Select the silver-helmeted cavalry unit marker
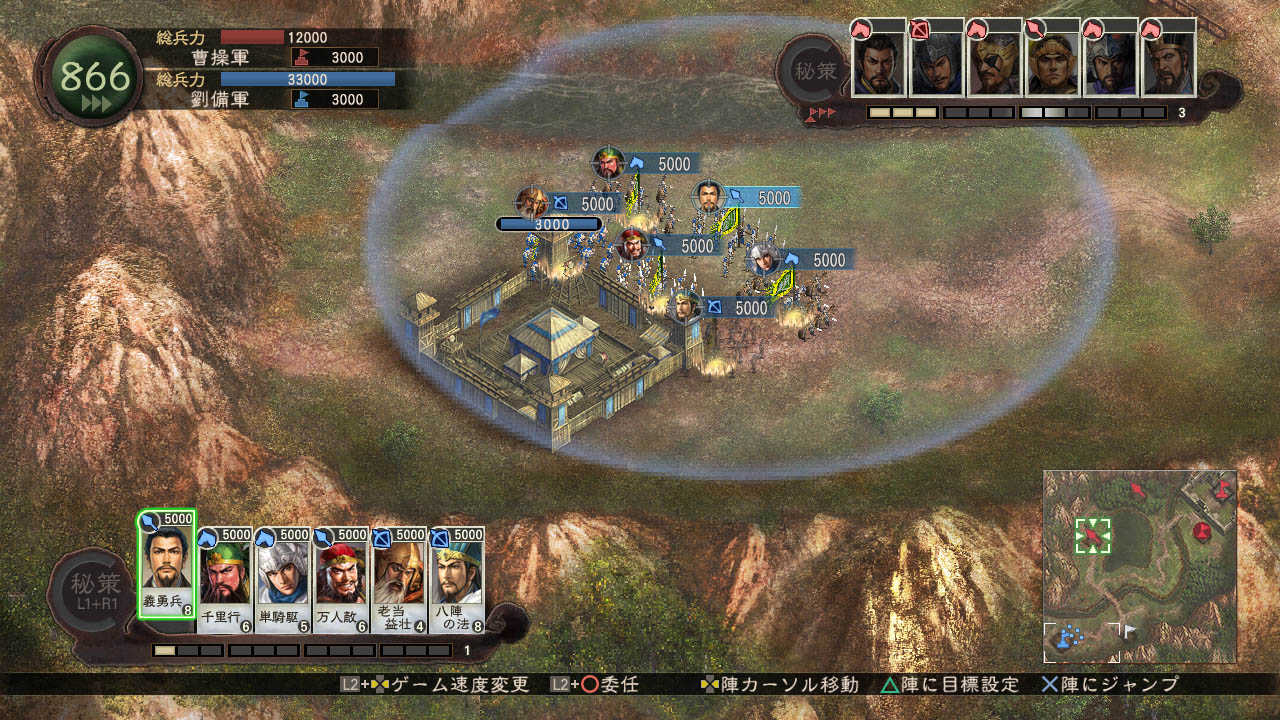Screen dimensions: 1280x720 [x=763, y=259]
